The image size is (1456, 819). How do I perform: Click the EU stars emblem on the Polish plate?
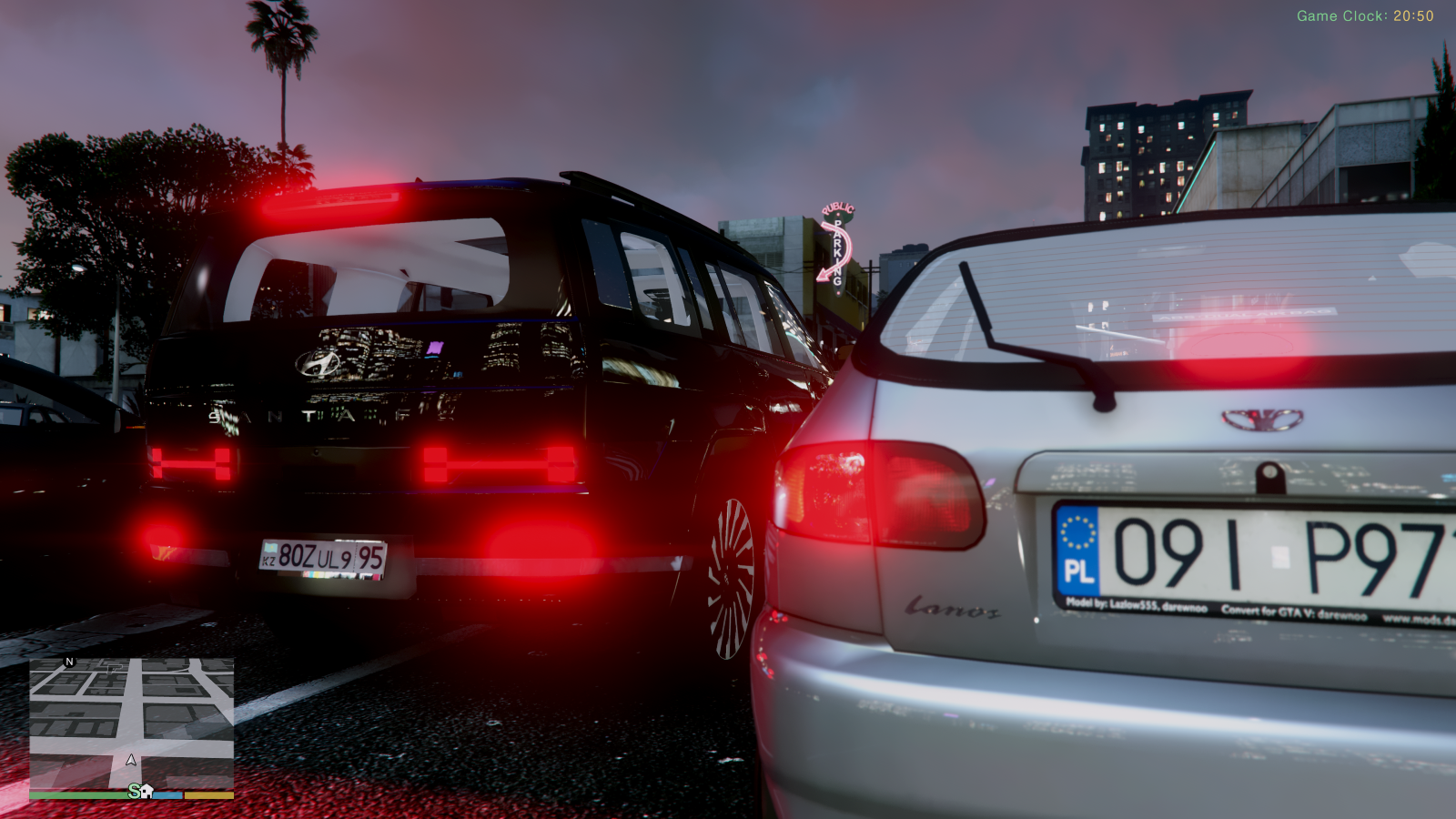click(1079, 536)
